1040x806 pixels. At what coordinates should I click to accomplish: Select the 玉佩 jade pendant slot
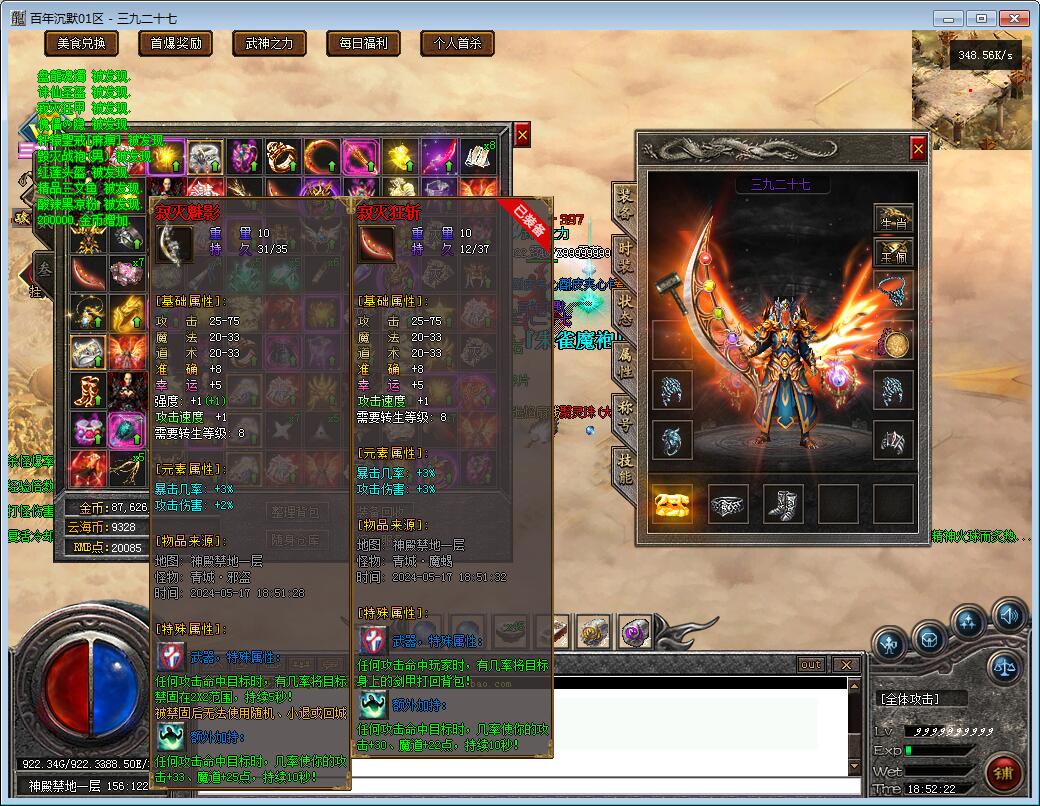coord(893,251)
